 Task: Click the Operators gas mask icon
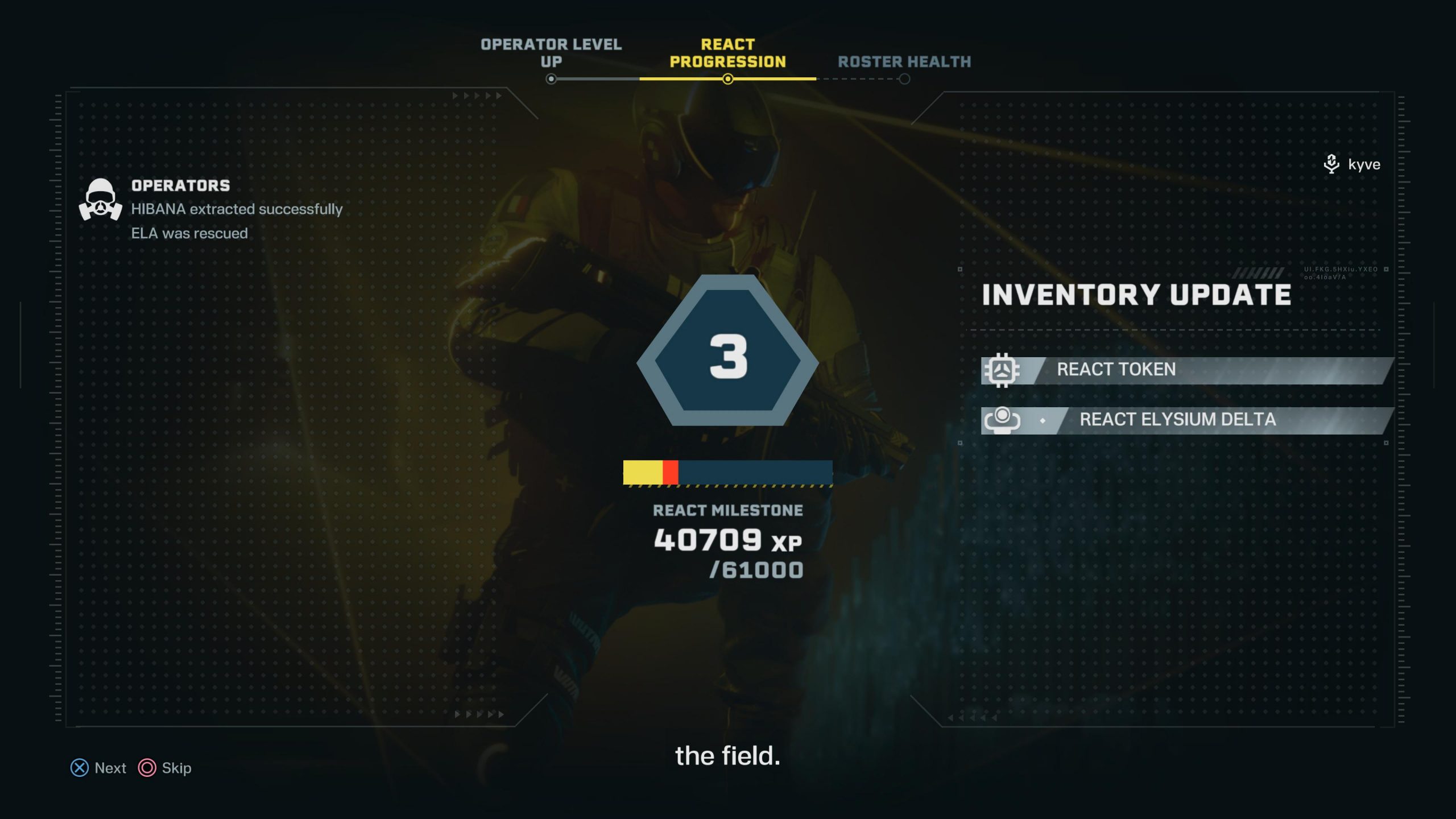[x=101, y=199]
